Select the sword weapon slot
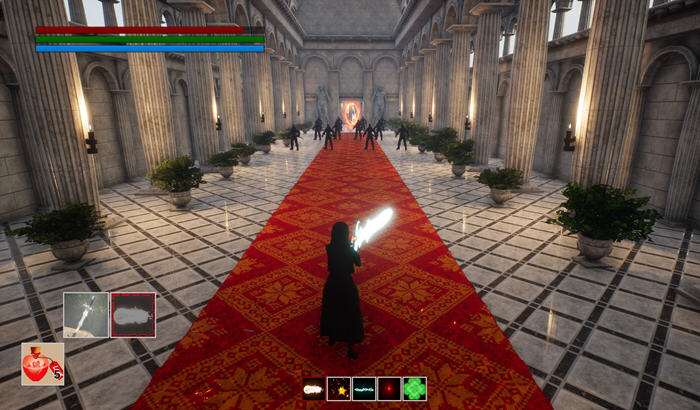 pyautogui.click(x=86, y=315)
